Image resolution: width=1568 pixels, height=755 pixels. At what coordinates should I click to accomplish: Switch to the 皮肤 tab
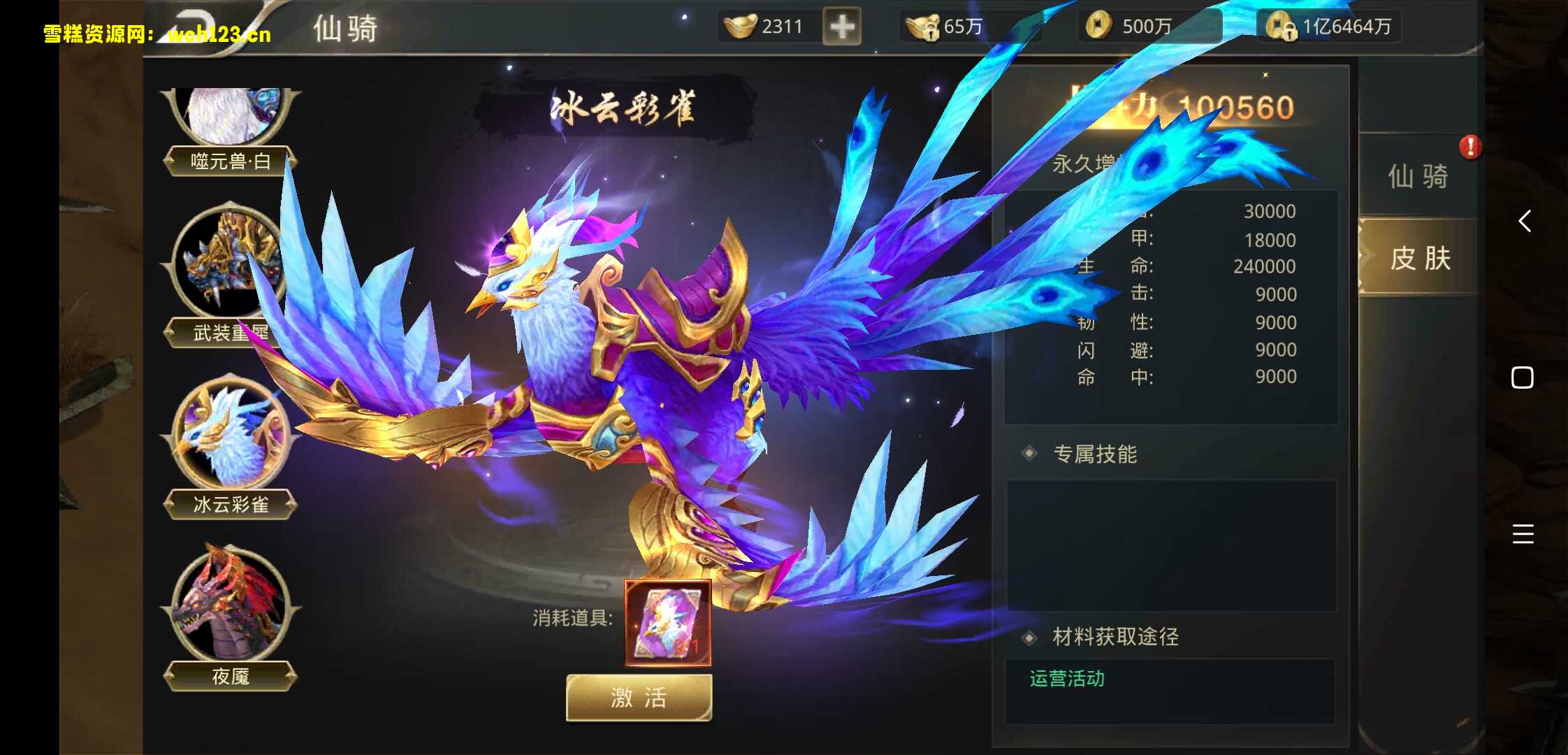(1418, 259)
